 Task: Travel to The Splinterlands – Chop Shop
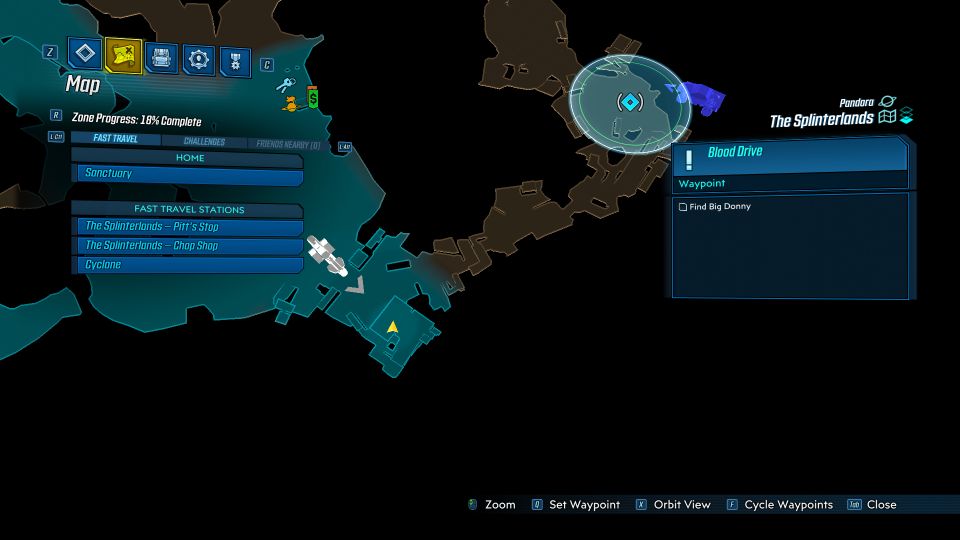pyautogui.click(x=189, y=246)
